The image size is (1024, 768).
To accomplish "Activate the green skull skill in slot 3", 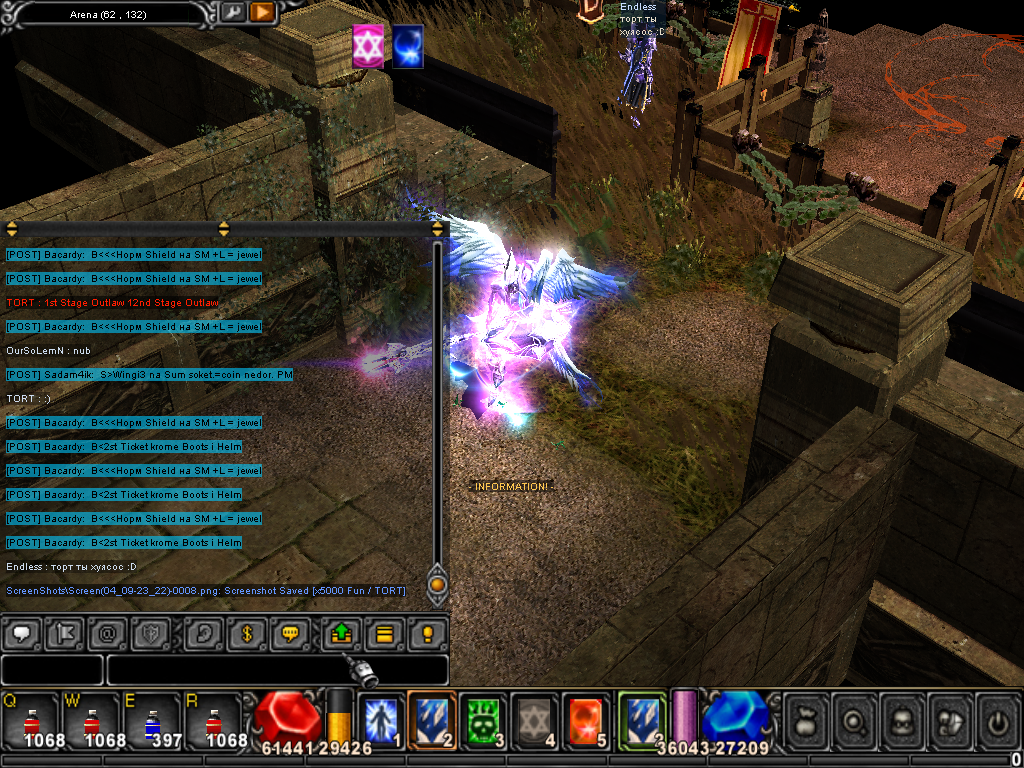I will pos(484,719).
